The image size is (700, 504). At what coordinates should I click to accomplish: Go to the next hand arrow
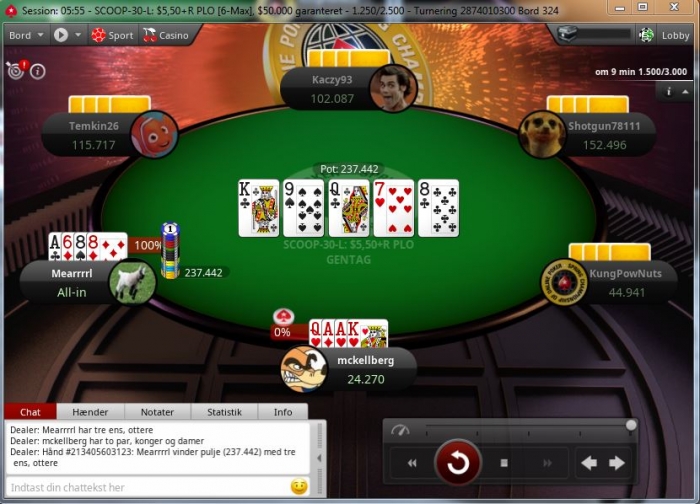617,463
